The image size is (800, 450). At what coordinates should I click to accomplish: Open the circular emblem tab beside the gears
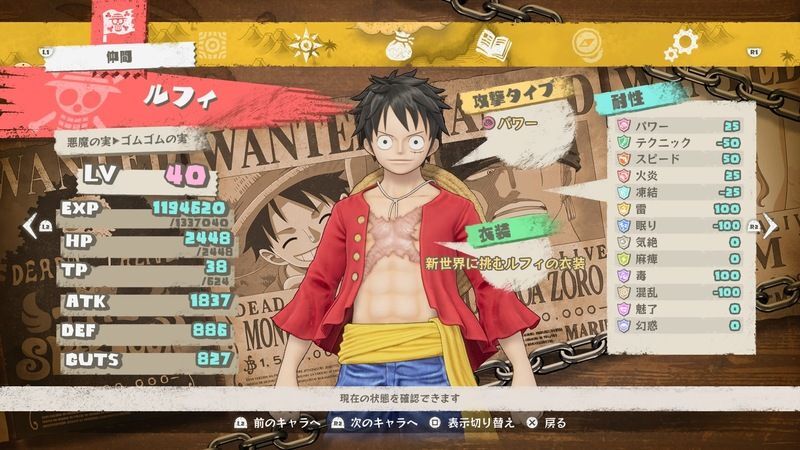588,45
